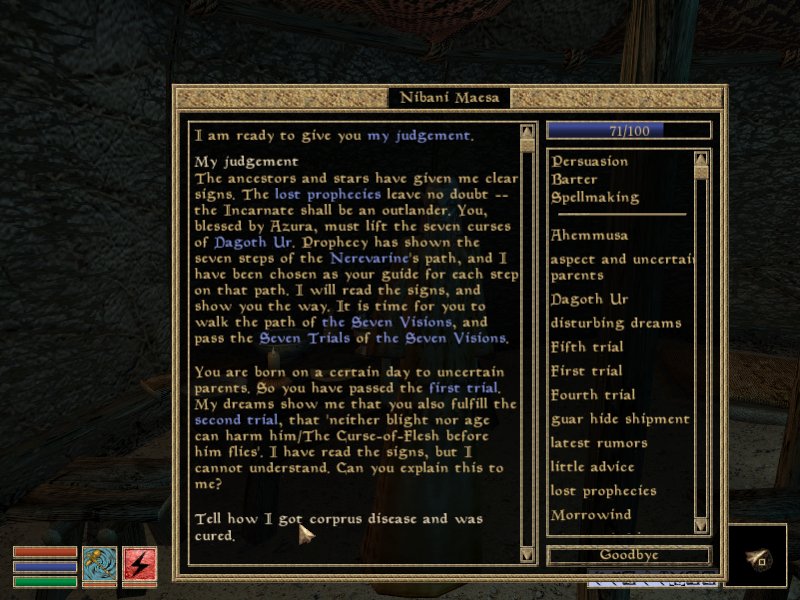Click the second trial link in the dialogue
The height and width of the screenshot is (600, 800).
(x=234, y=421)
